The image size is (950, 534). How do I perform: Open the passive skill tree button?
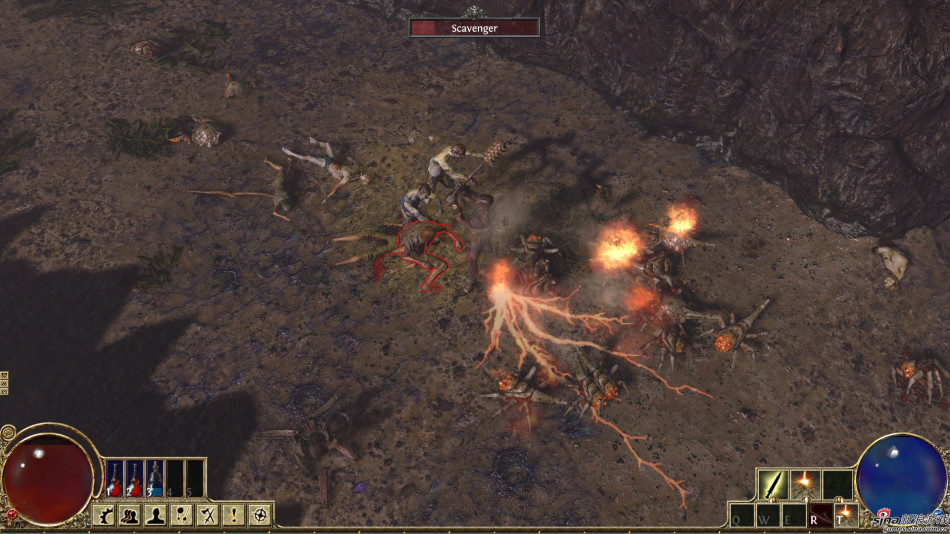pos(181,515)
